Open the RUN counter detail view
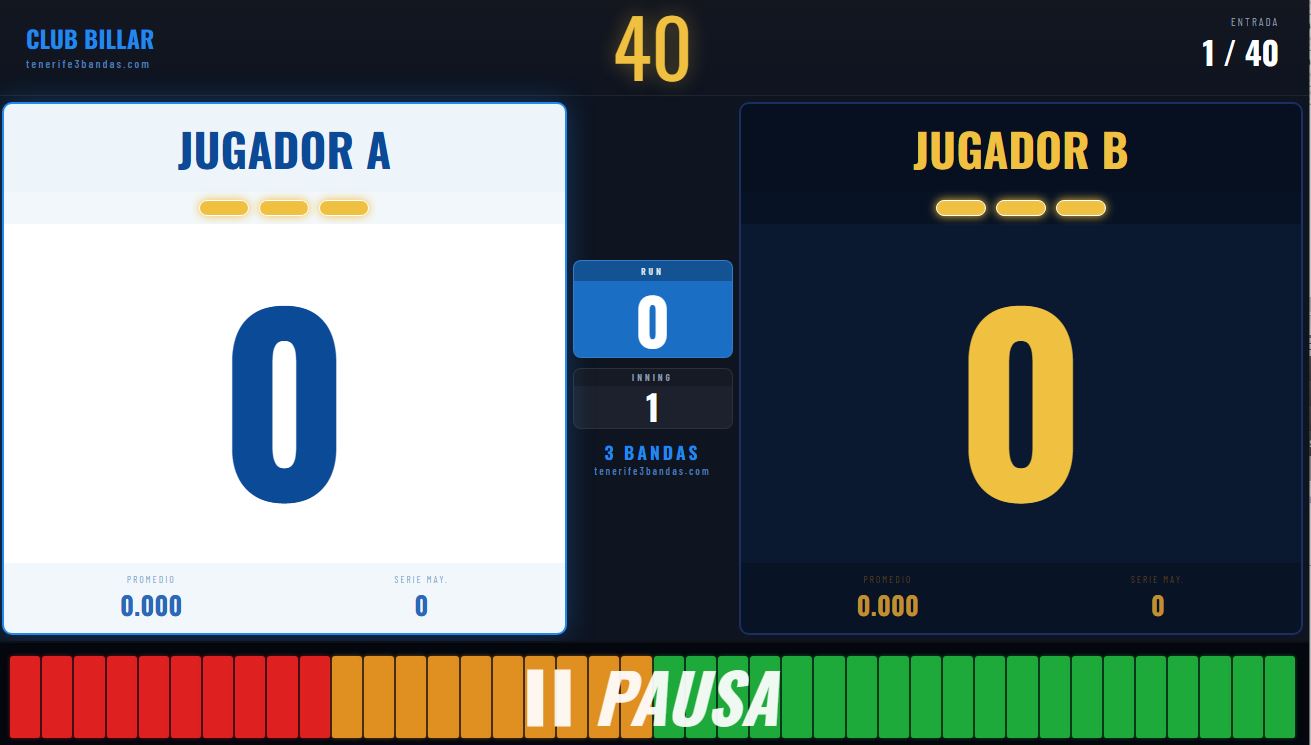The height and width of the screenshot is (745, 1311). tap(652, 308)
